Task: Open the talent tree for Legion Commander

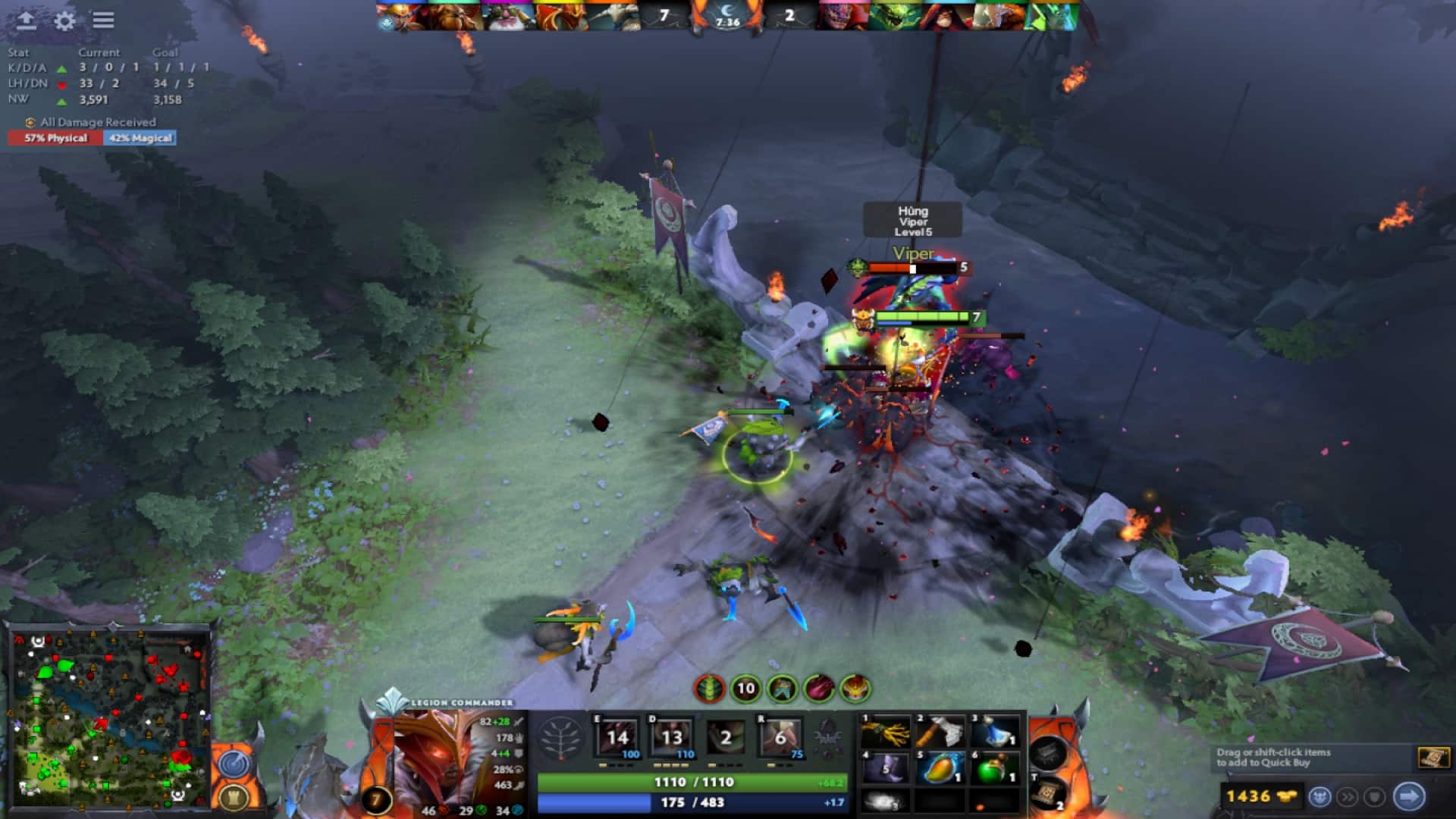Action: (x=561, y=739)
